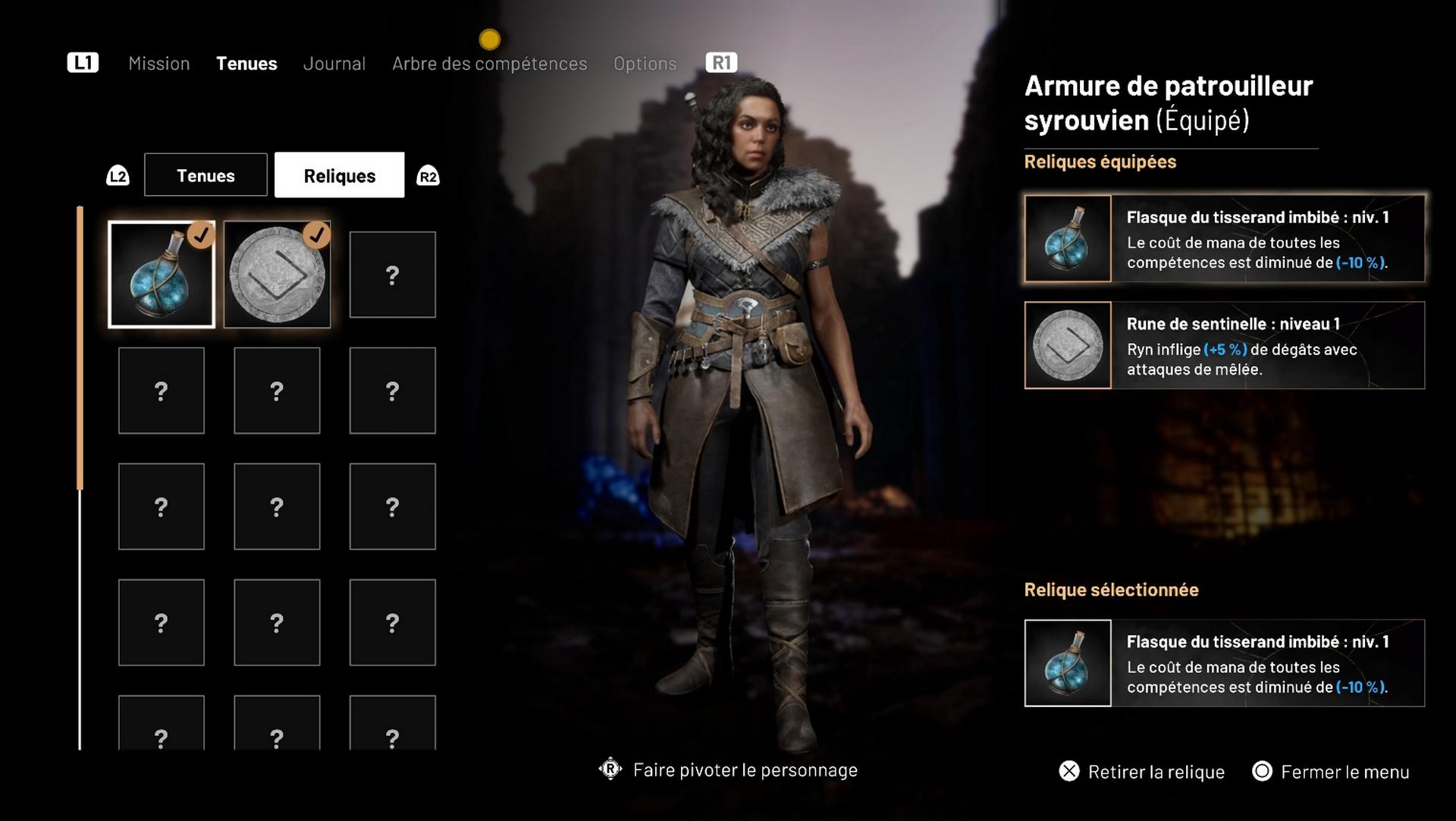
Task: Switch to the Journal tab
Action: (334, 64)
